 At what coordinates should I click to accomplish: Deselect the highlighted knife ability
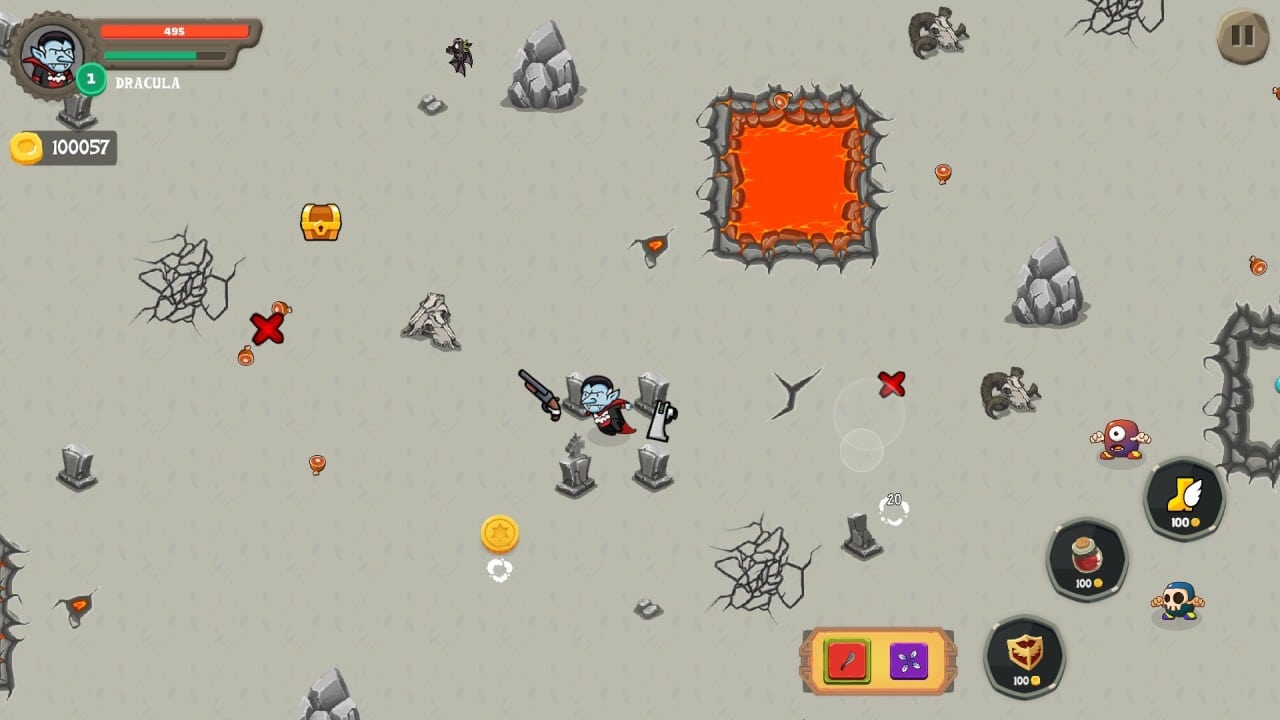(x=845, y=660)
